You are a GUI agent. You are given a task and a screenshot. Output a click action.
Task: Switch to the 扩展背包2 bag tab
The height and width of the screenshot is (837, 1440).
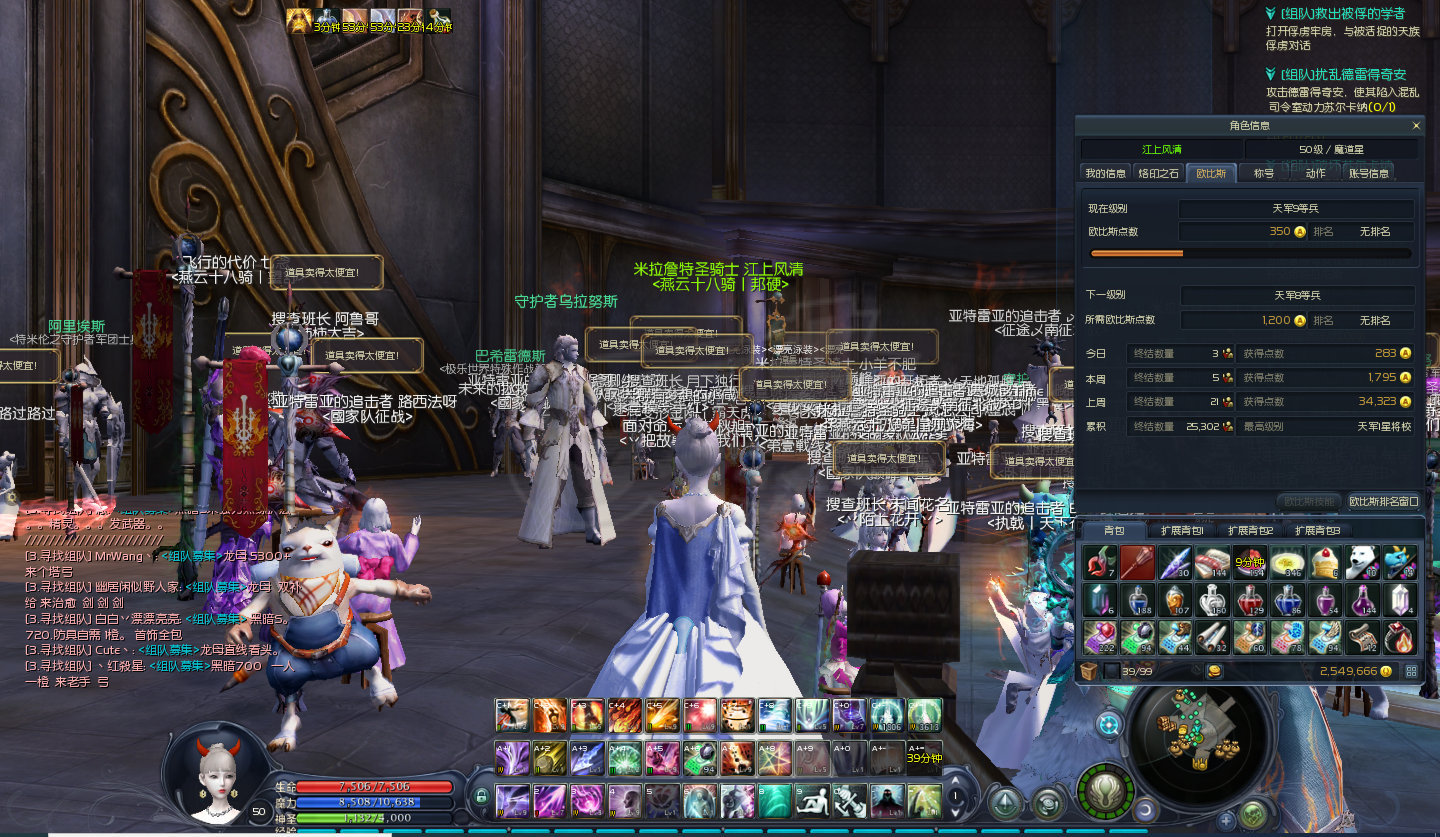coord(1251,530)
